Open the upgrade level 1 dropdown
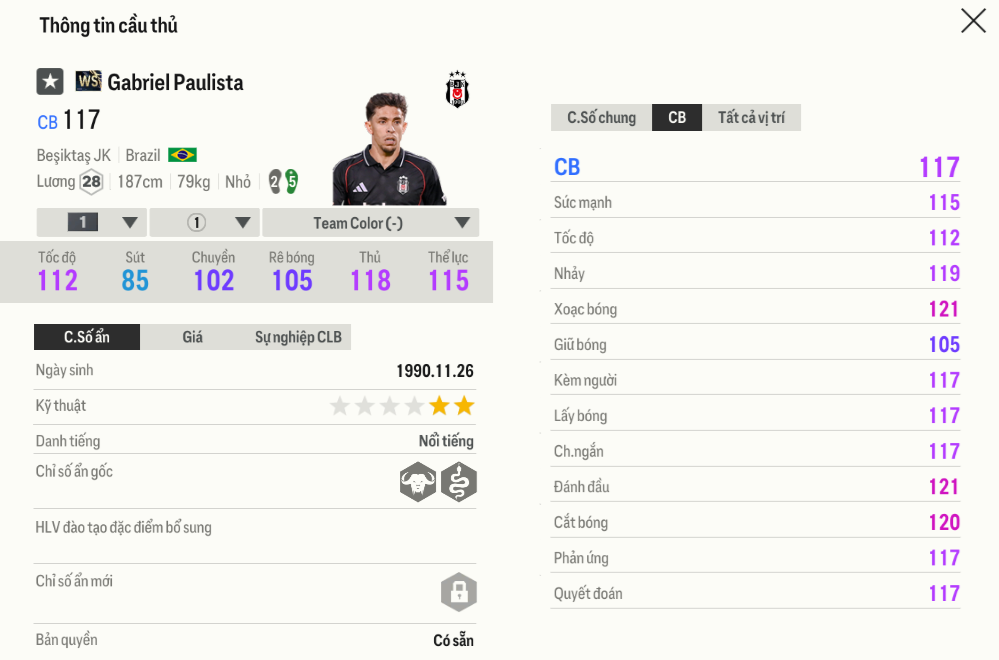 [x=92, y=223]
